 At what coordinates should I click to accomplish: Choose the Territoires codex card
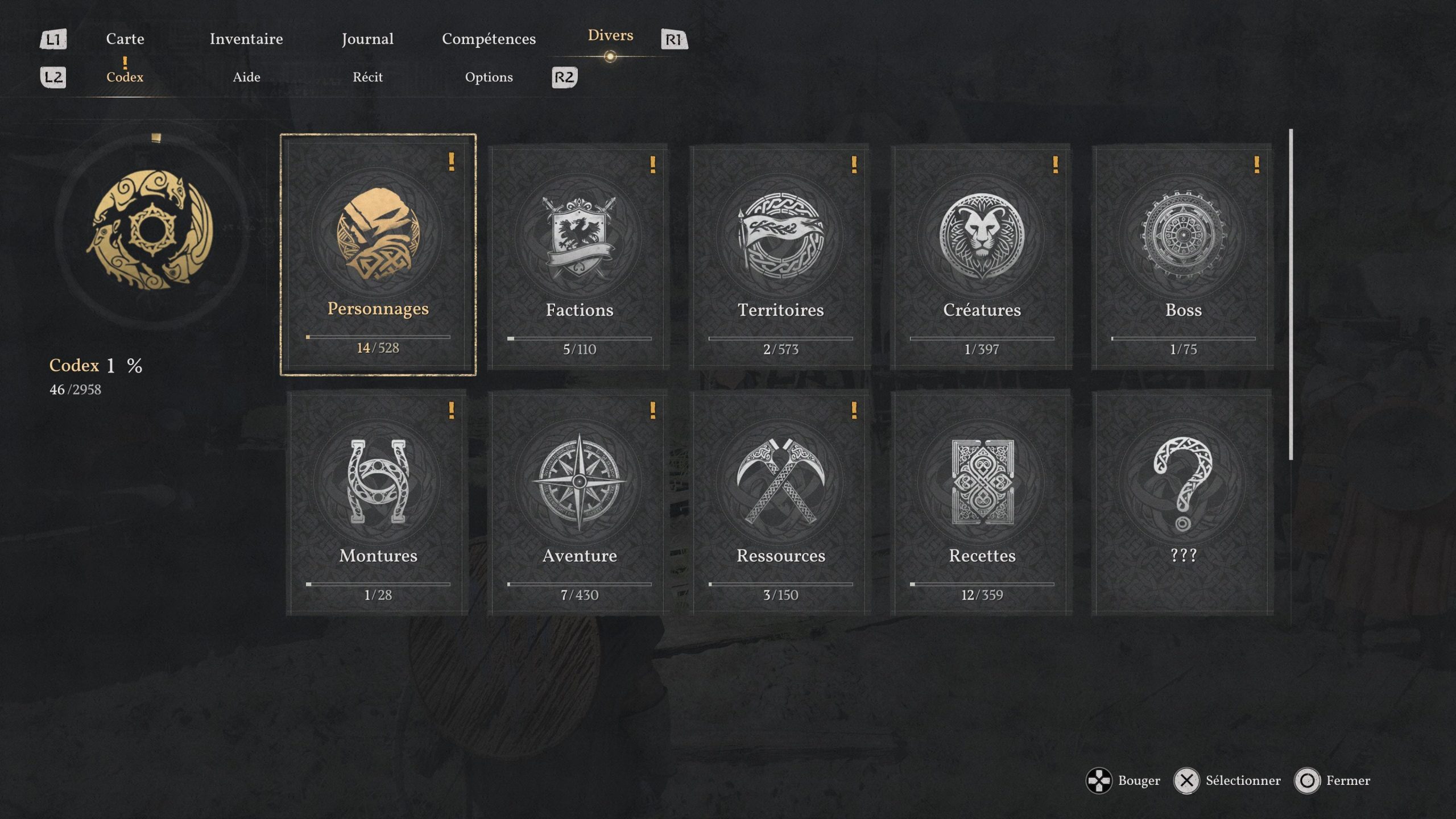[780, 257]
